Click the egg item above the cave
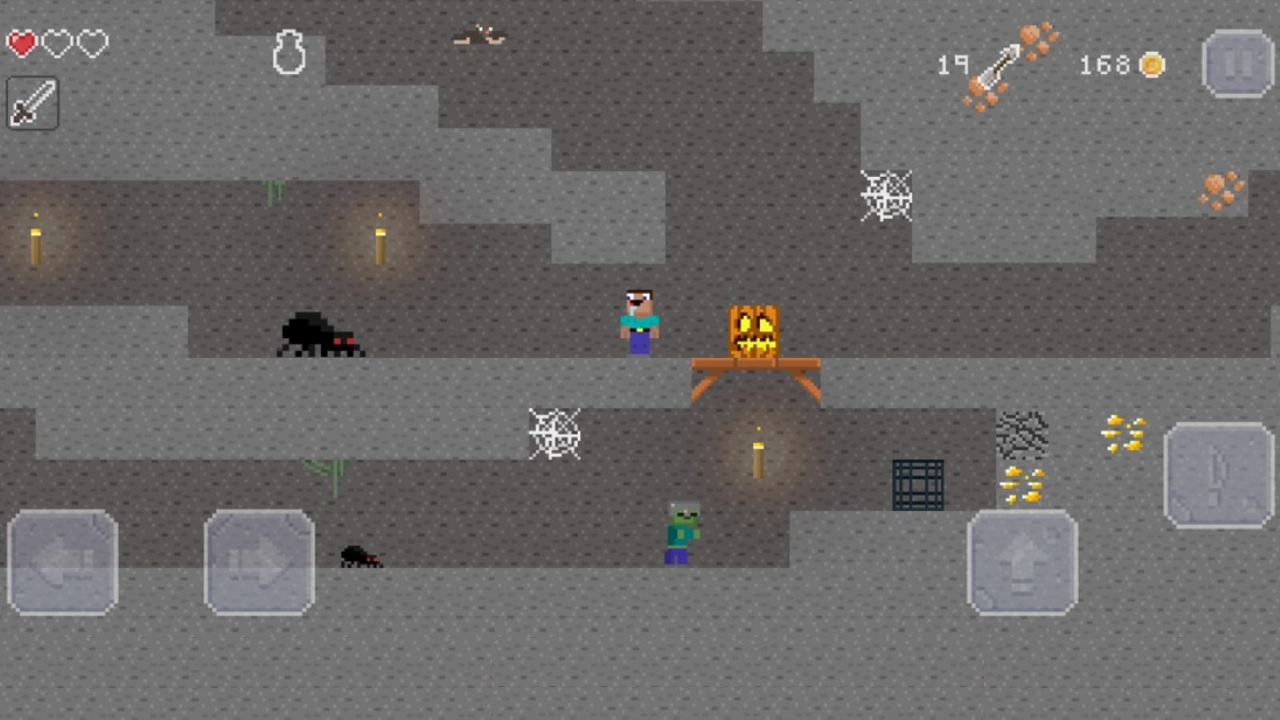The image size is (1280, 720). 289,52
